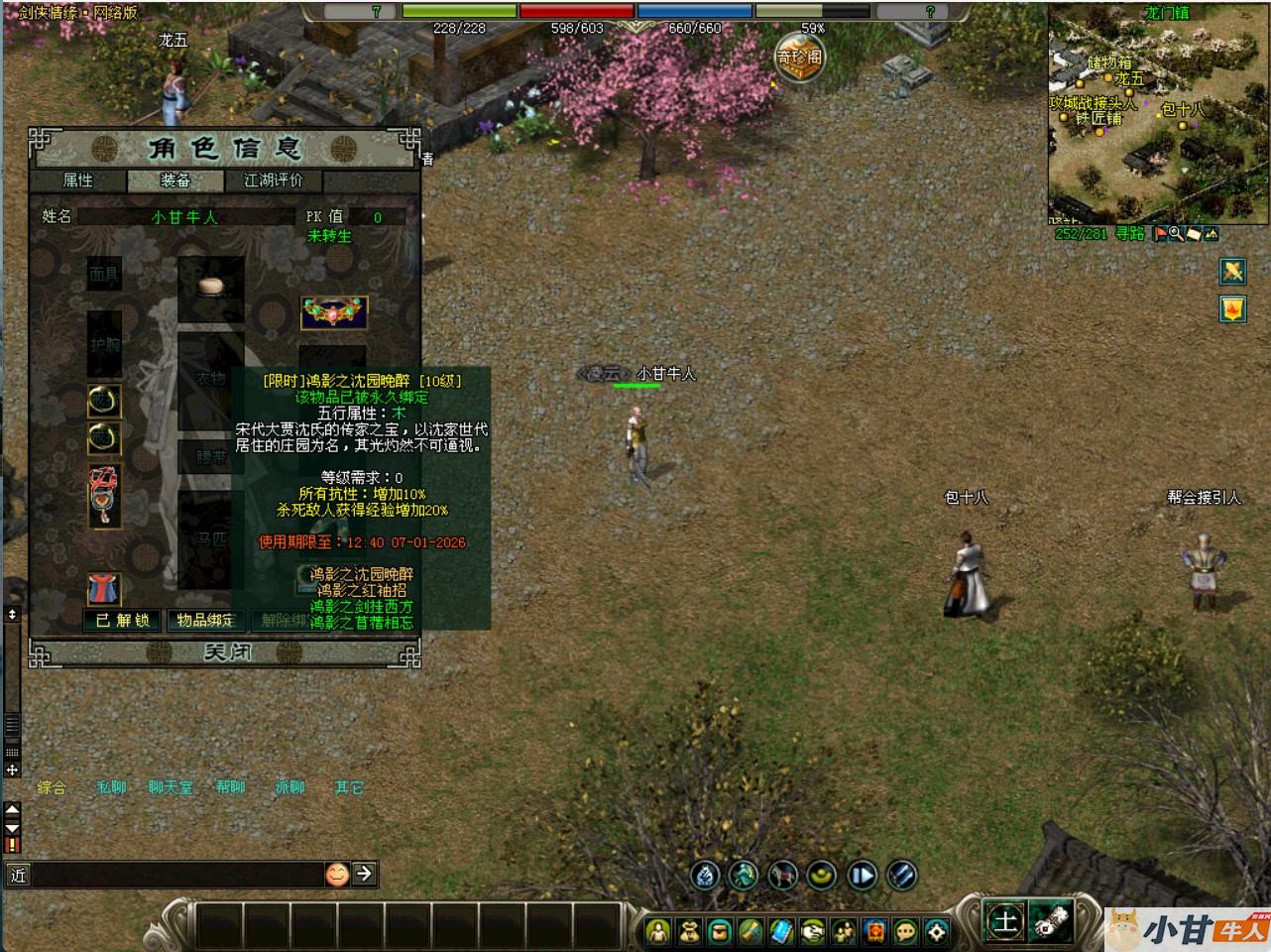Screen dimensions: 1271x952
Task: Click the 已解锁 unlock button
Action: (123, 620)
